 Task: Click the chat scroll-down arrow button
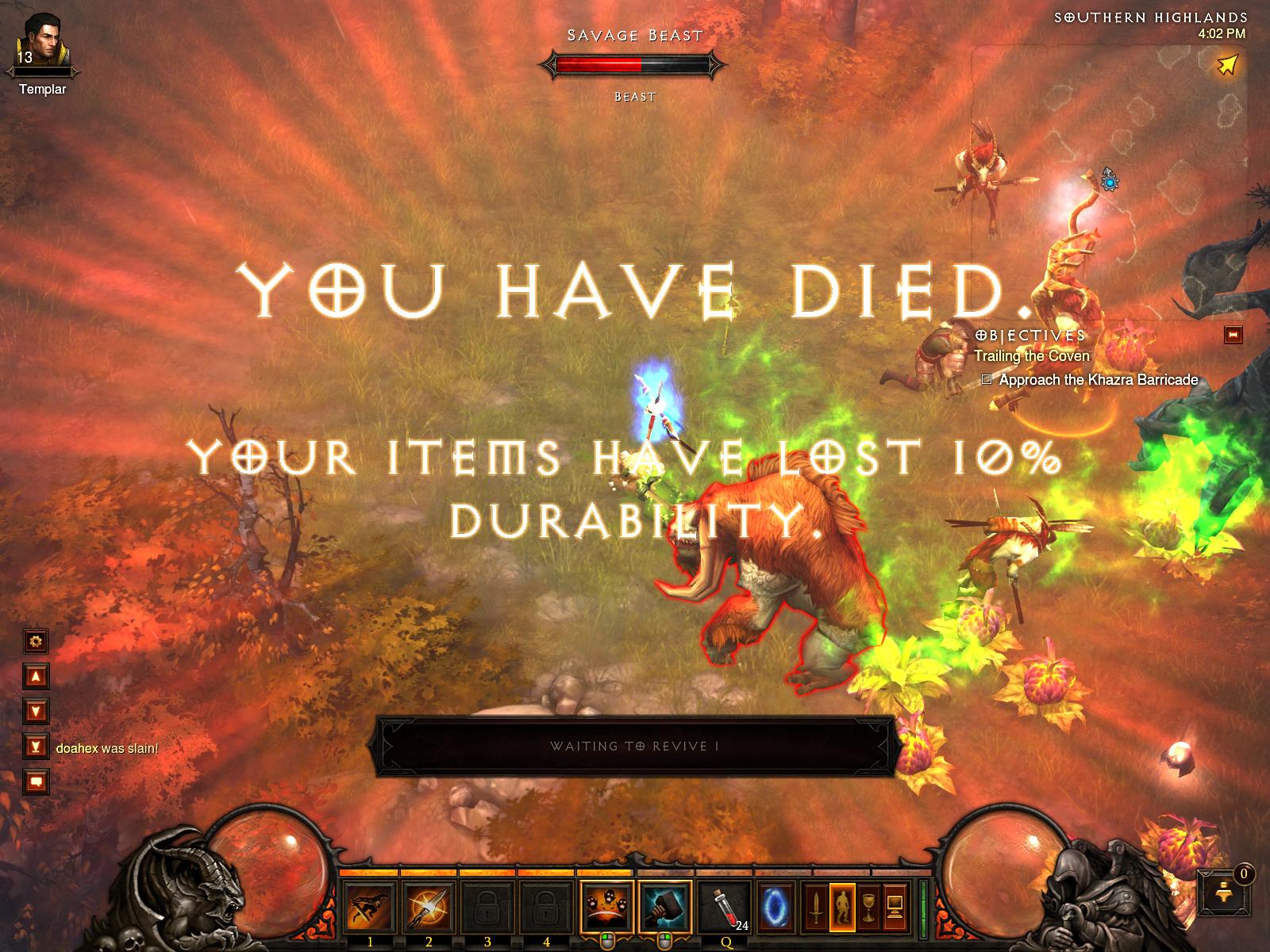[x=37, y=711]
